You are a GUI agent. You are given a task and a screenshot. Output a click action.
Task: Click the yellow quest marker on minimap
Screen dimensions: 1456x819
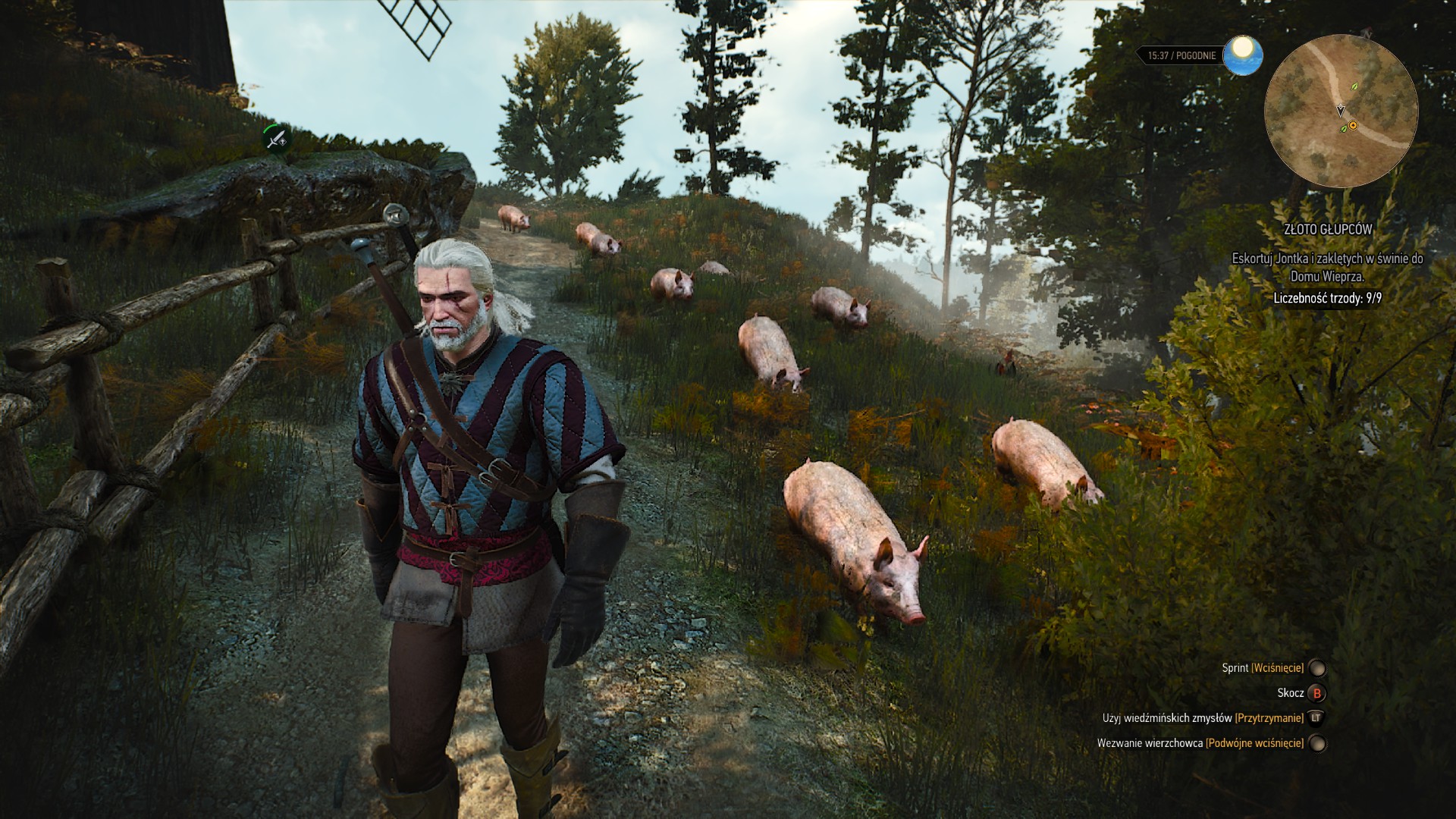pyautogui.click(x=1353, y=125)
